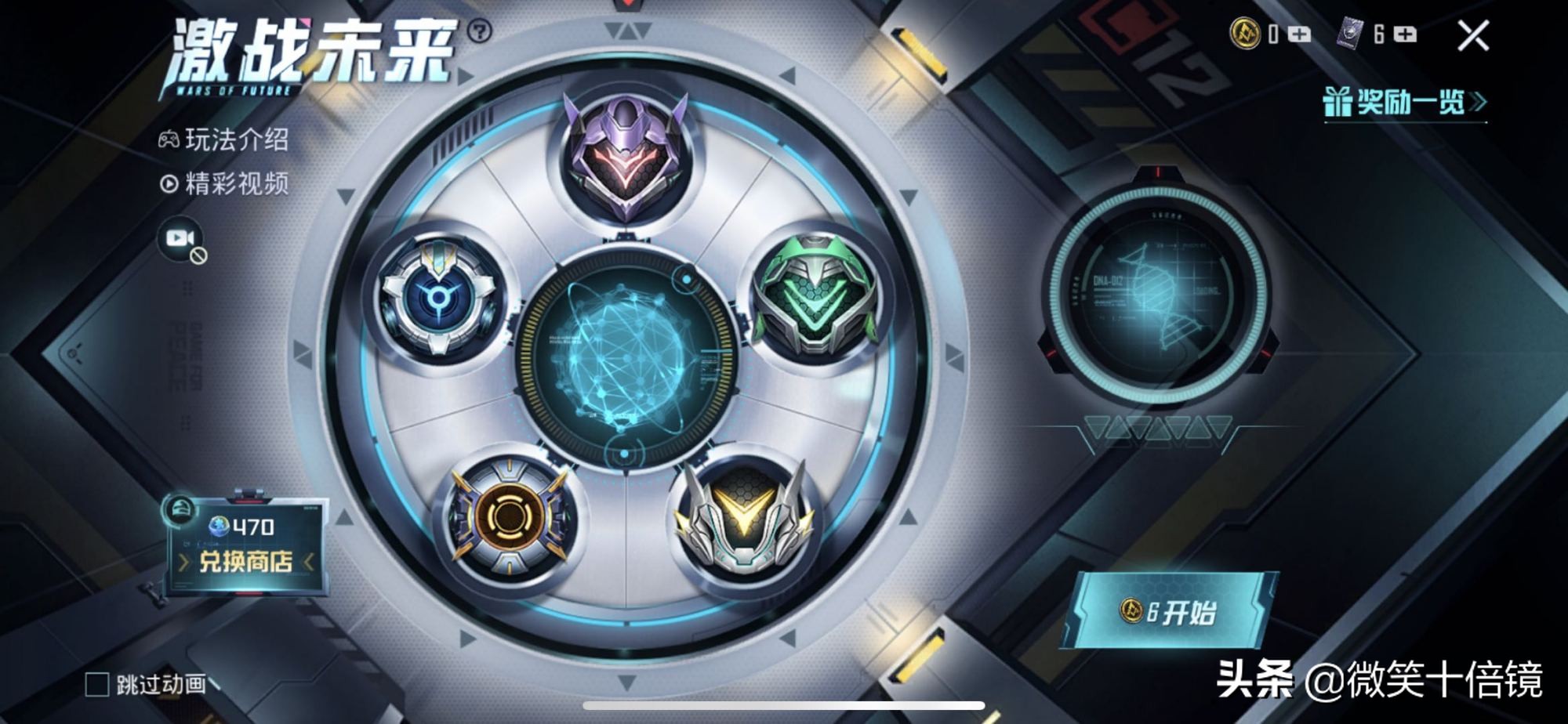Viewport: 1568px width, 724px height.
Task: Add more purple ticket cards
Action: coord(1405,34)
